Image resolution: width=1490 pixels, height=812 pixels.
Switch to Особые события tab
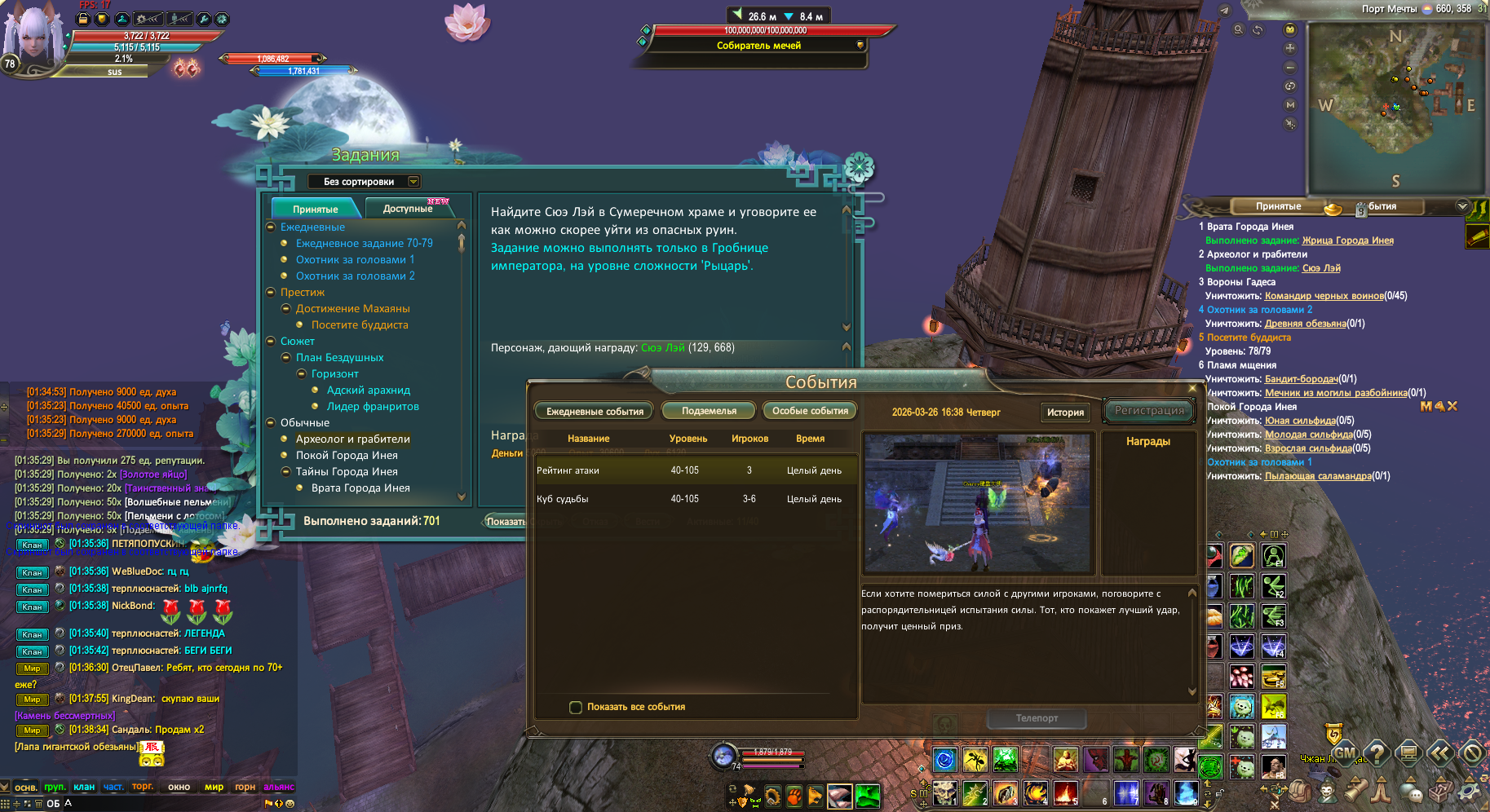click(810, 411)
